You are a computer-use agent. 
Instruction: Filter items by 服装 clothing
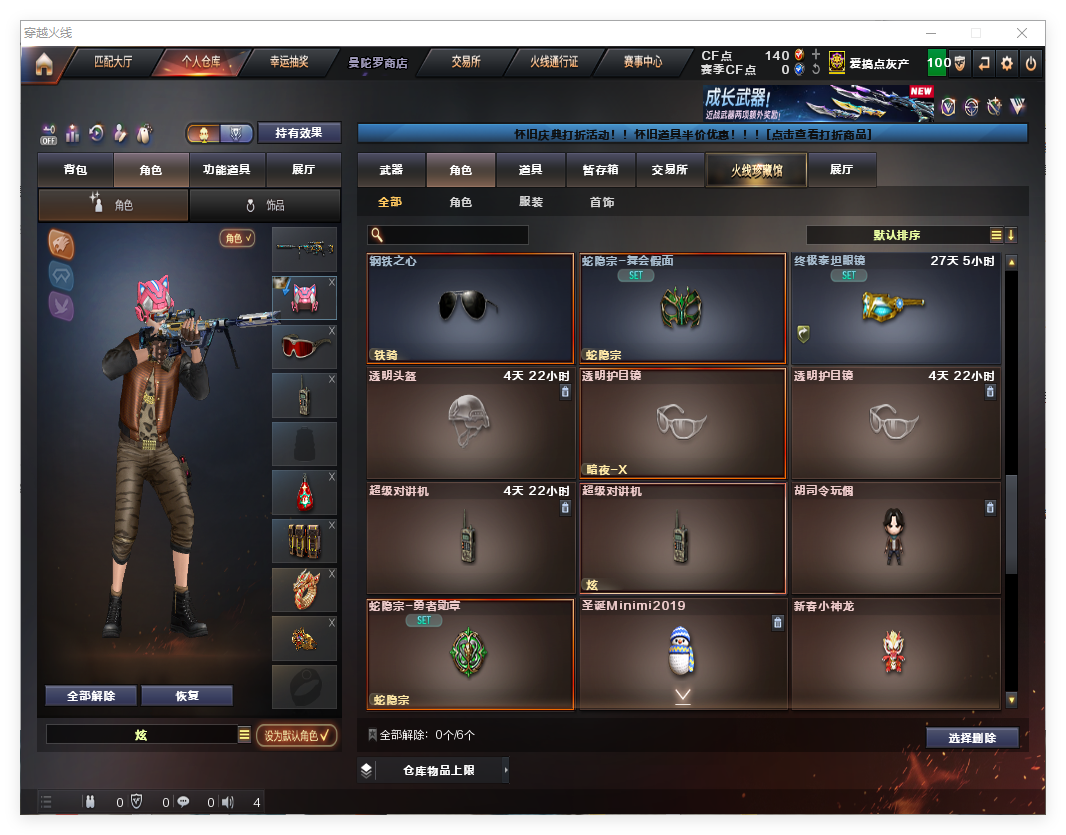click(531, 202)
